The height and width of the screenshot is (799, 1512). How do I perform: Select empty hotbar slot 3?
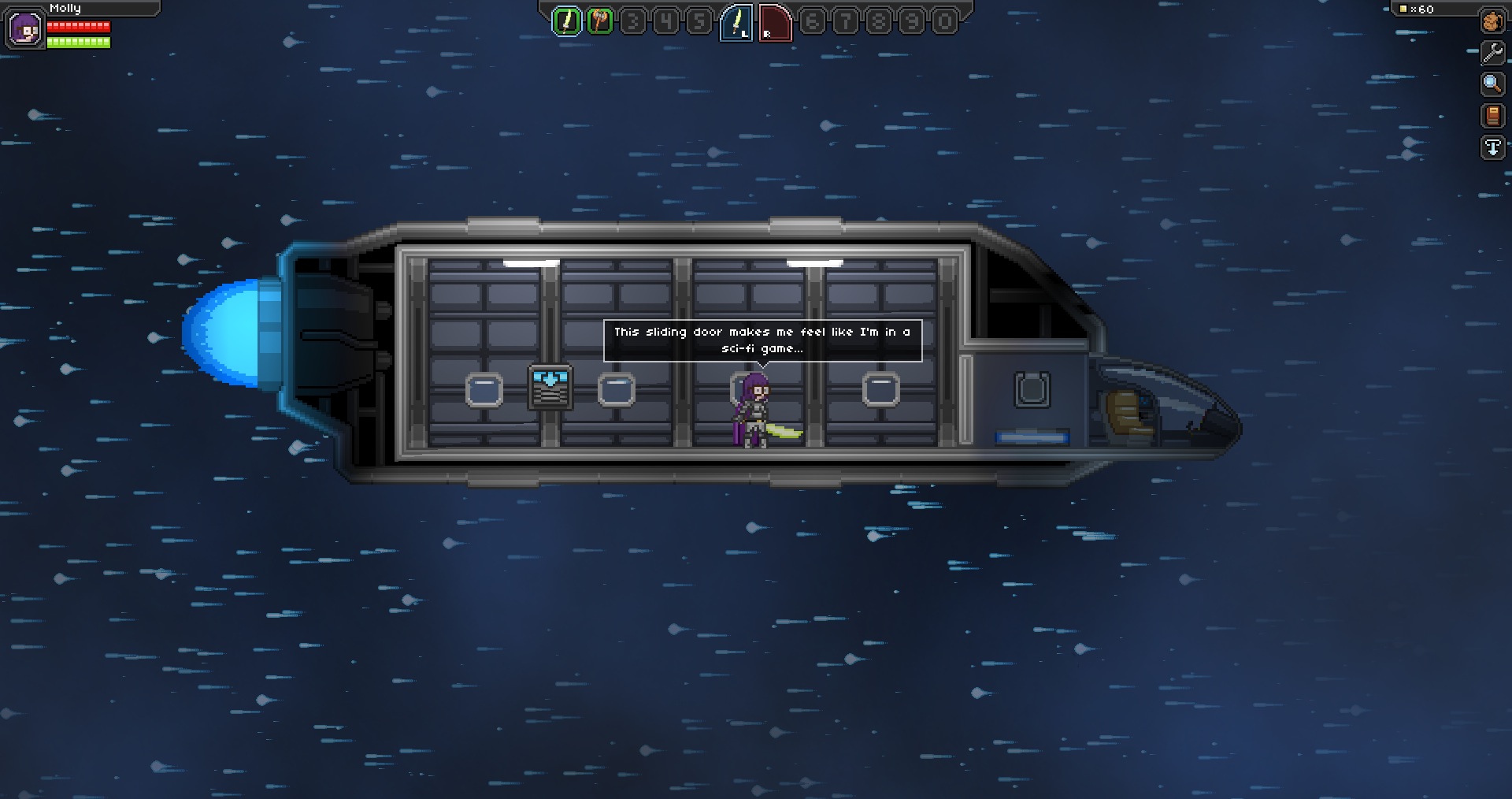click(x=632, y=21)
